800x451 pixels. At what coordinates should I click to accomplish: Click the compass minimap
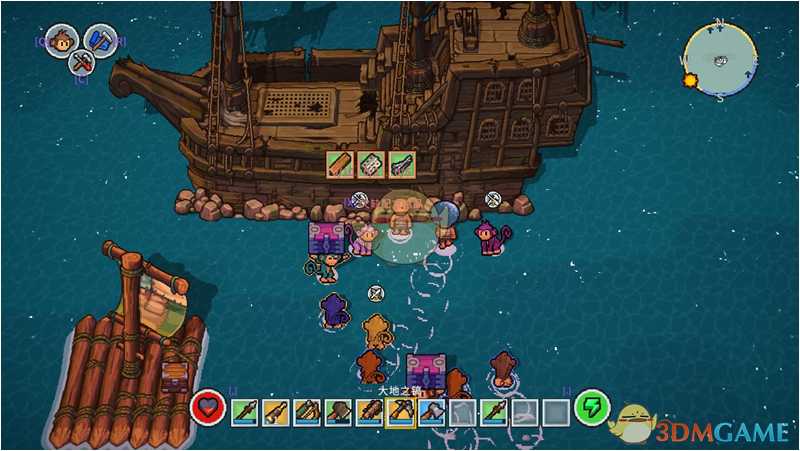(719, 60)
